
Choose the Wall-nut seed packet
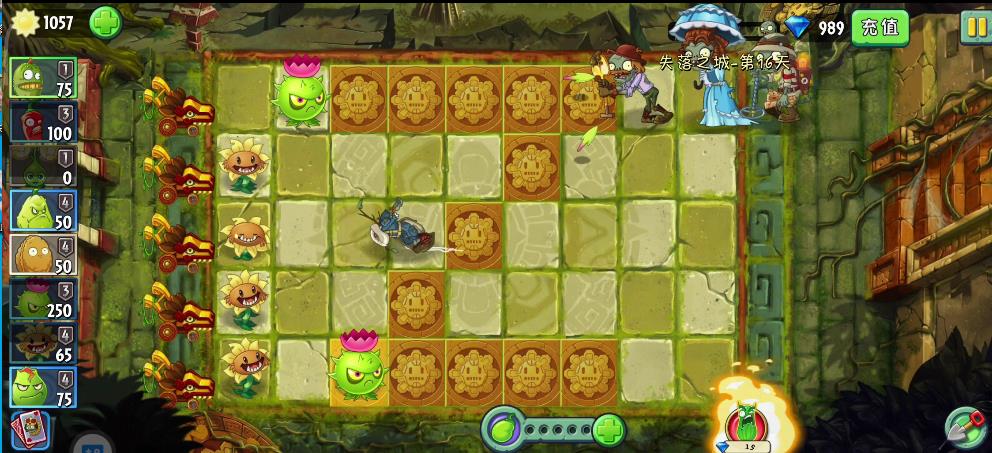42,254
